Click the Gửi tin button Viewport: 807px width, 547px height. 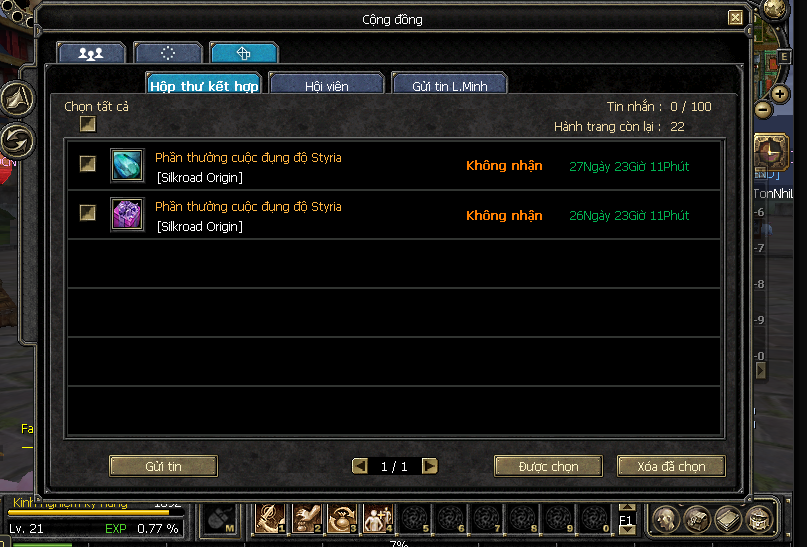(x=162, y=466)
